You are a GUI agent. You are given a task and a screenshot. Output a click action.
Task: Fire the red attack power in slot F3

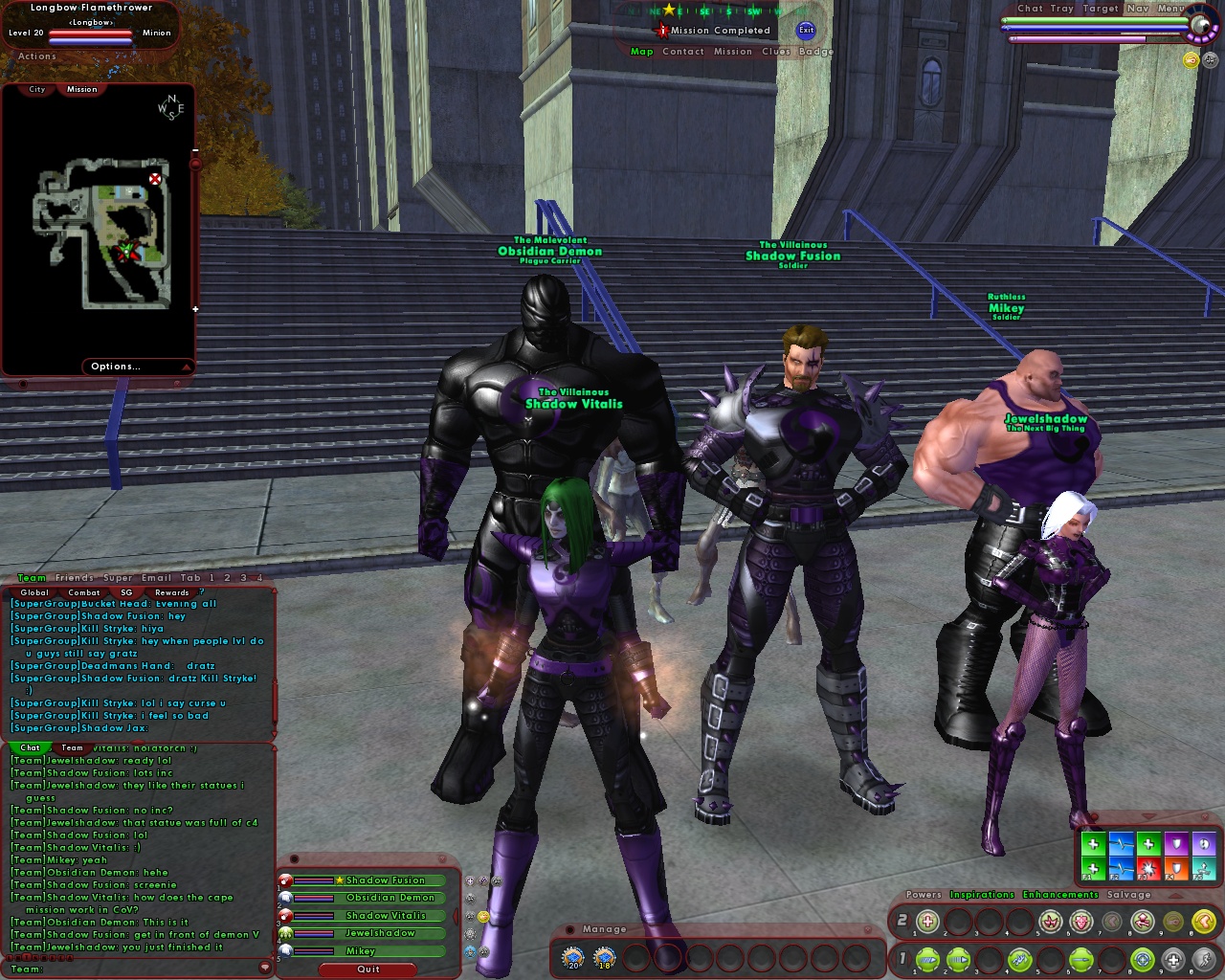1148,869
